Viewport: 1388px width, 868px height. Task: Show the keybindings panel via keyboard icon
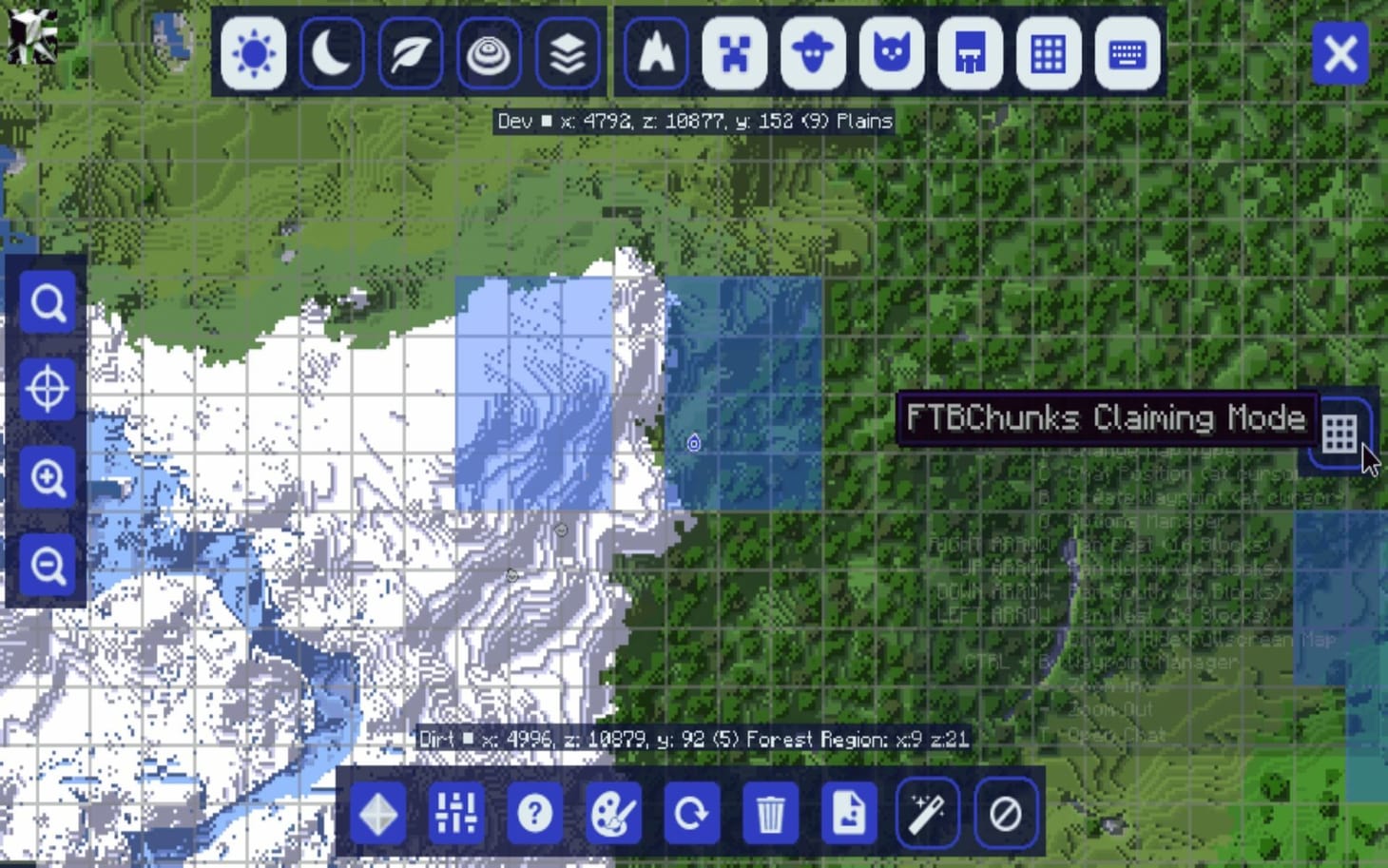tap(1127, 54)
